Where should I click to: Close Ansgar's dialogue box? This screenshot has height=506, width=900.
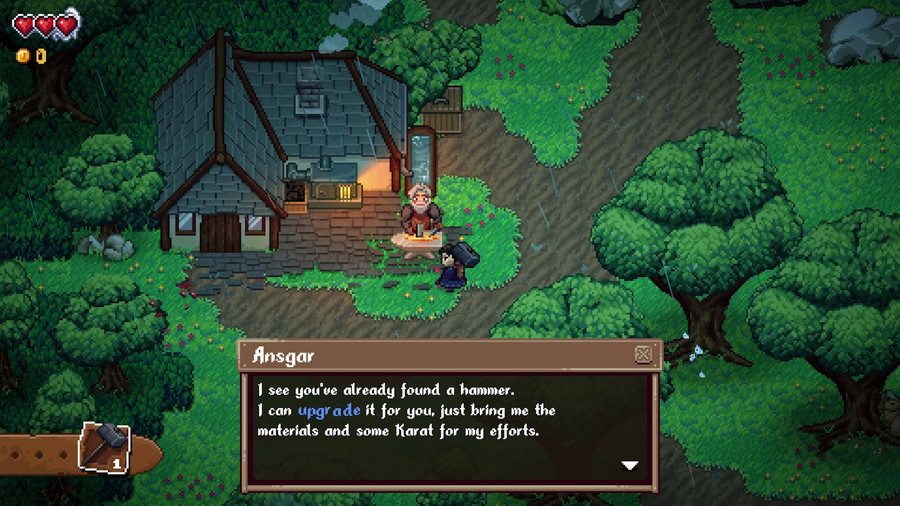coord(643,354)
